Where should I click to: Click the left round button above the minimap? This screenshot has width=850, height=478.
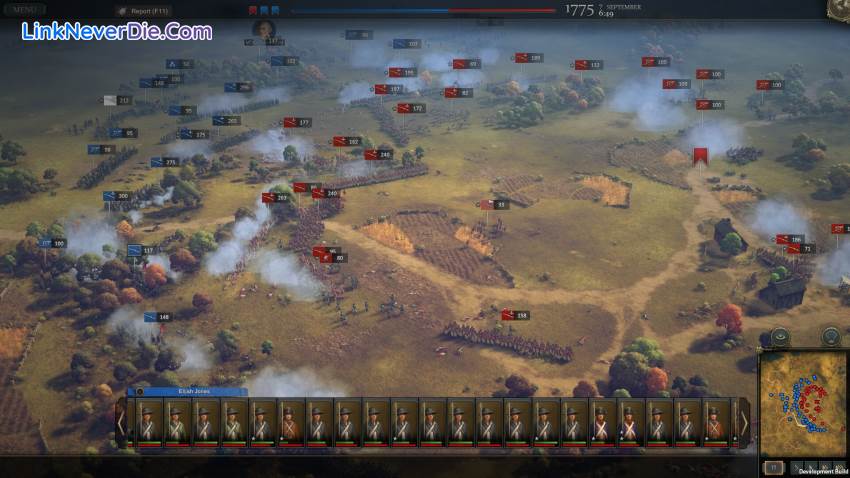(x=780, y=337)
